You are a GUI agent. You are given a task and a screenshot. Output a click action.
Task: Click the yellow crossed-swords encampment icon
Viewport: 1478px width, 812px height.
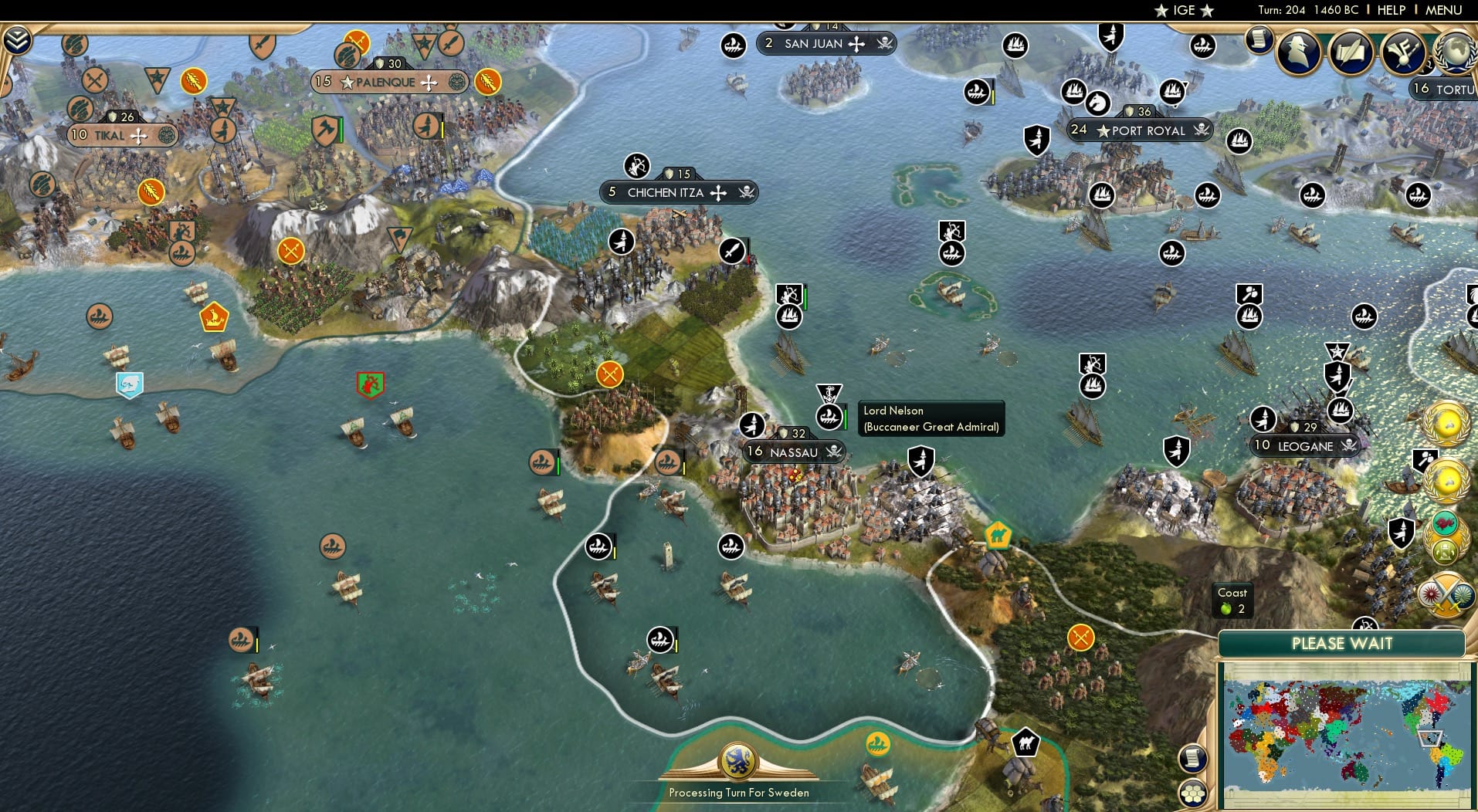[611, 376]
